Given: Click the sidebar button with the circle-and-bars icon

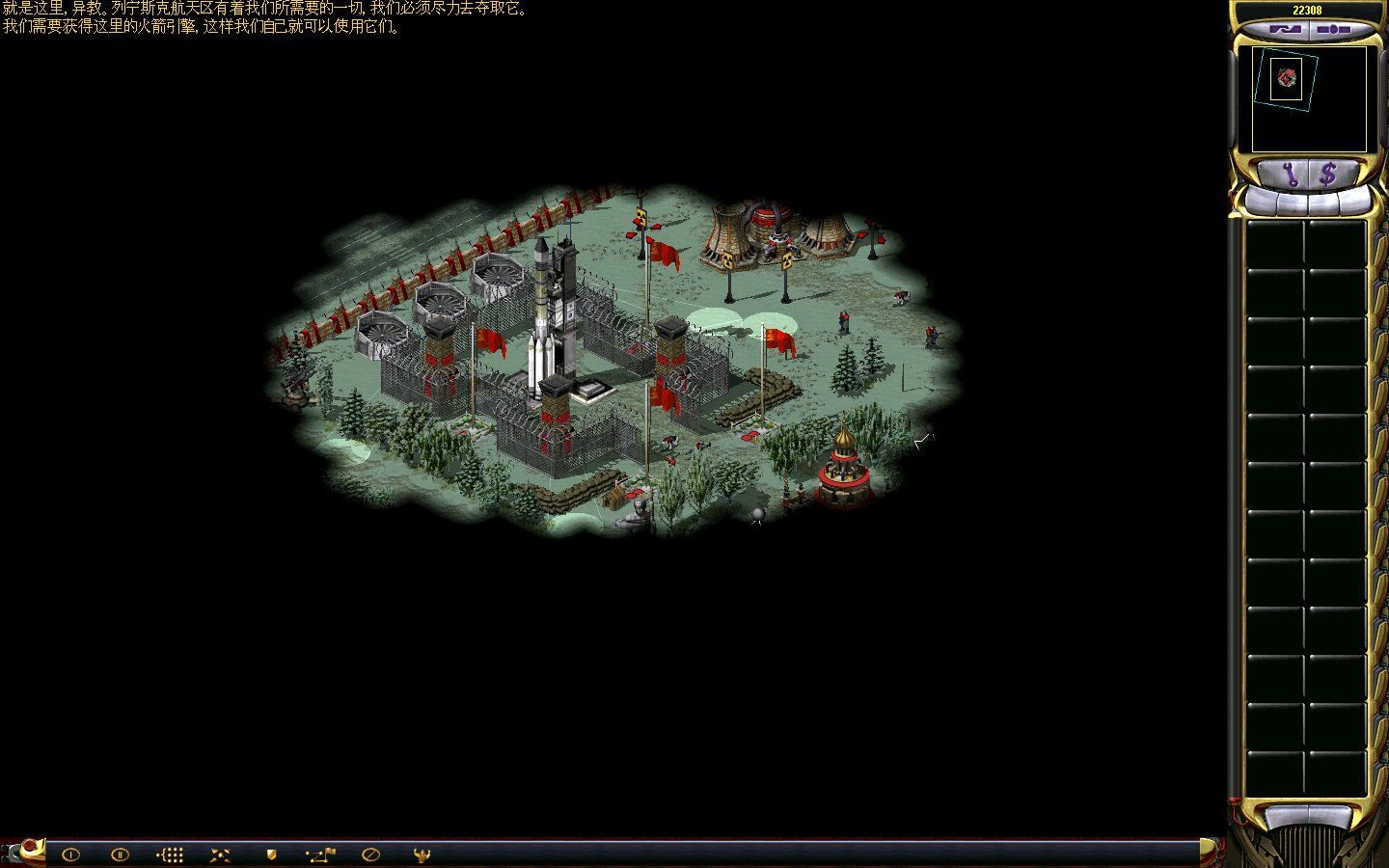Looking at the screenshot, I should [x=1333, y=30].
